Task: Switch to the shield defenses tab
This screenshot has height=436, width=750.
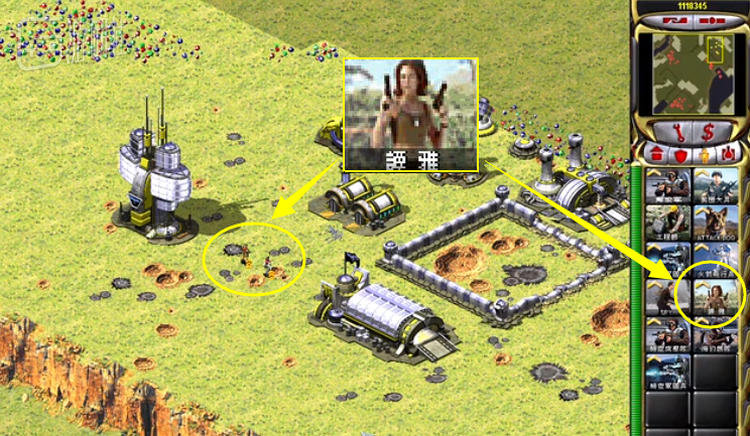Action: pyautogui.click(x=682, y=154)
